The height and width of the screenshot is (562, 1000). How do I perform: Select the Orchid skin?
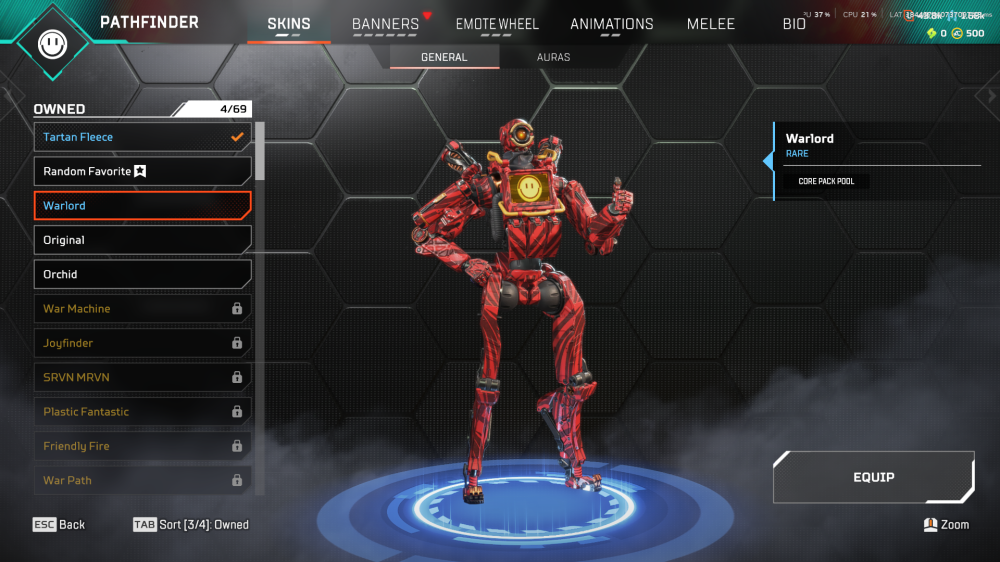142,274
